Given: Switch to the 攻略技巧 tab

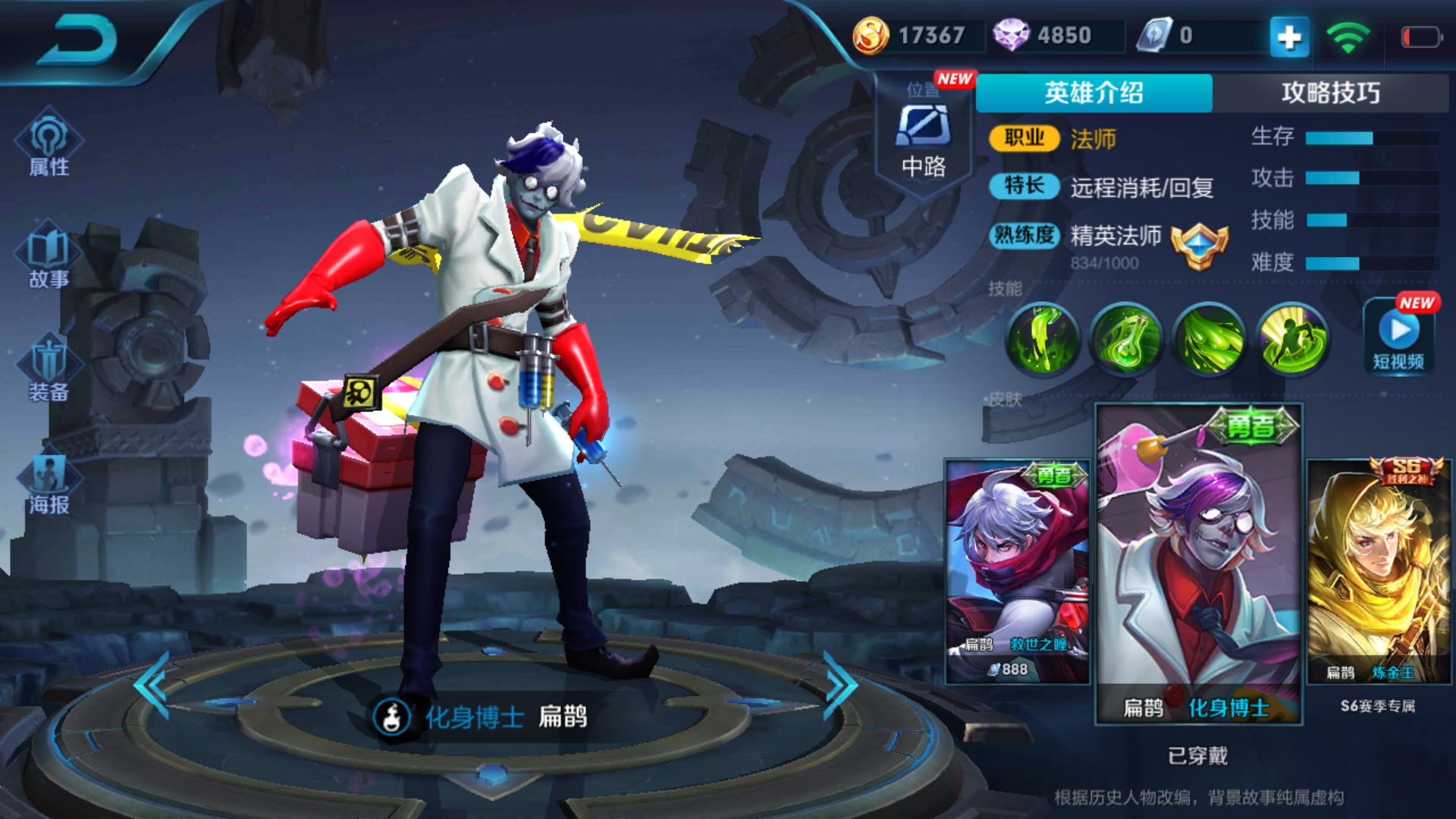Looking at the screenshot, I should 1330,93.
